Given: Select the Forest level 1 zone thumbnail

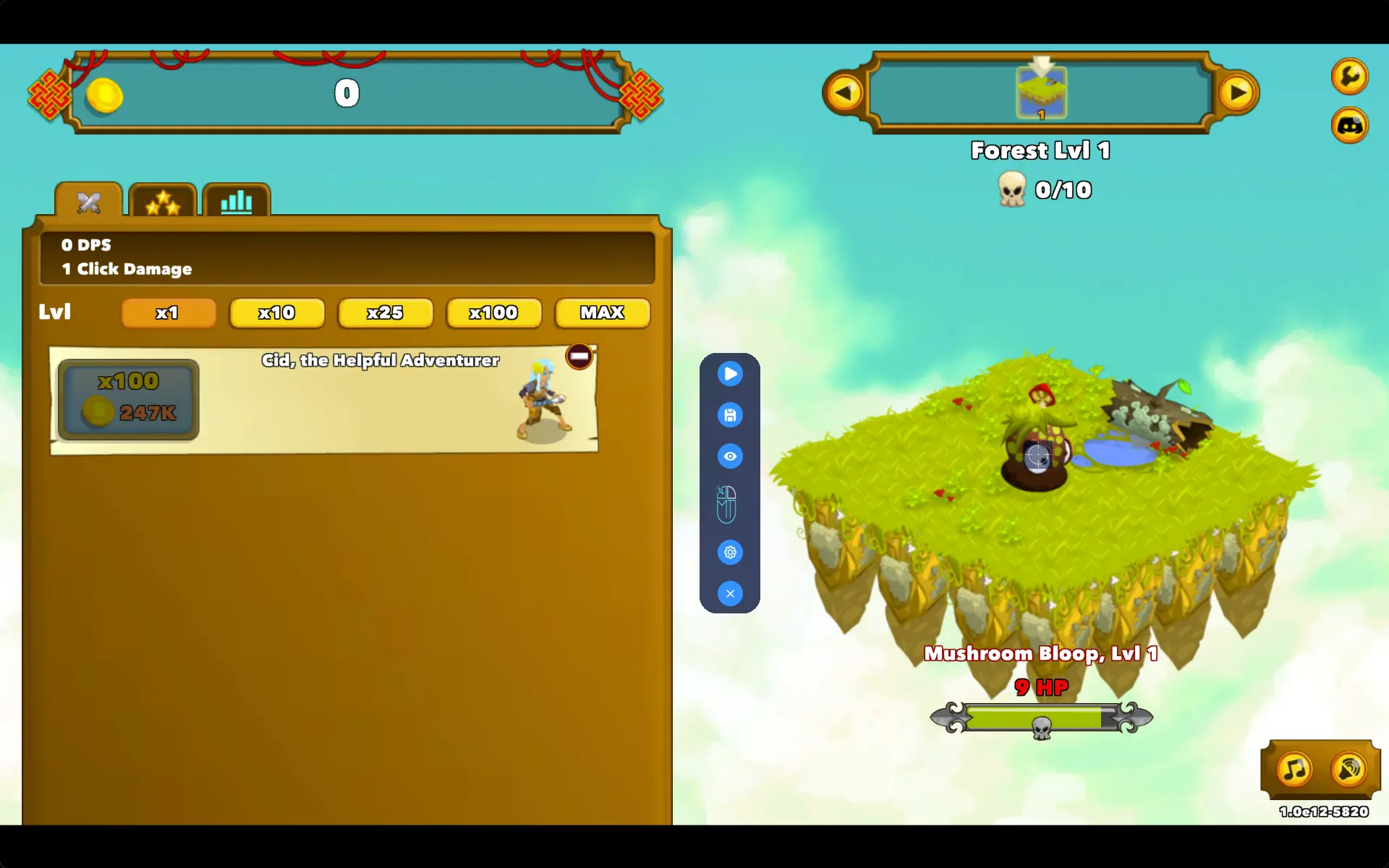Looking at the screenshot, I should point(1041,93).
